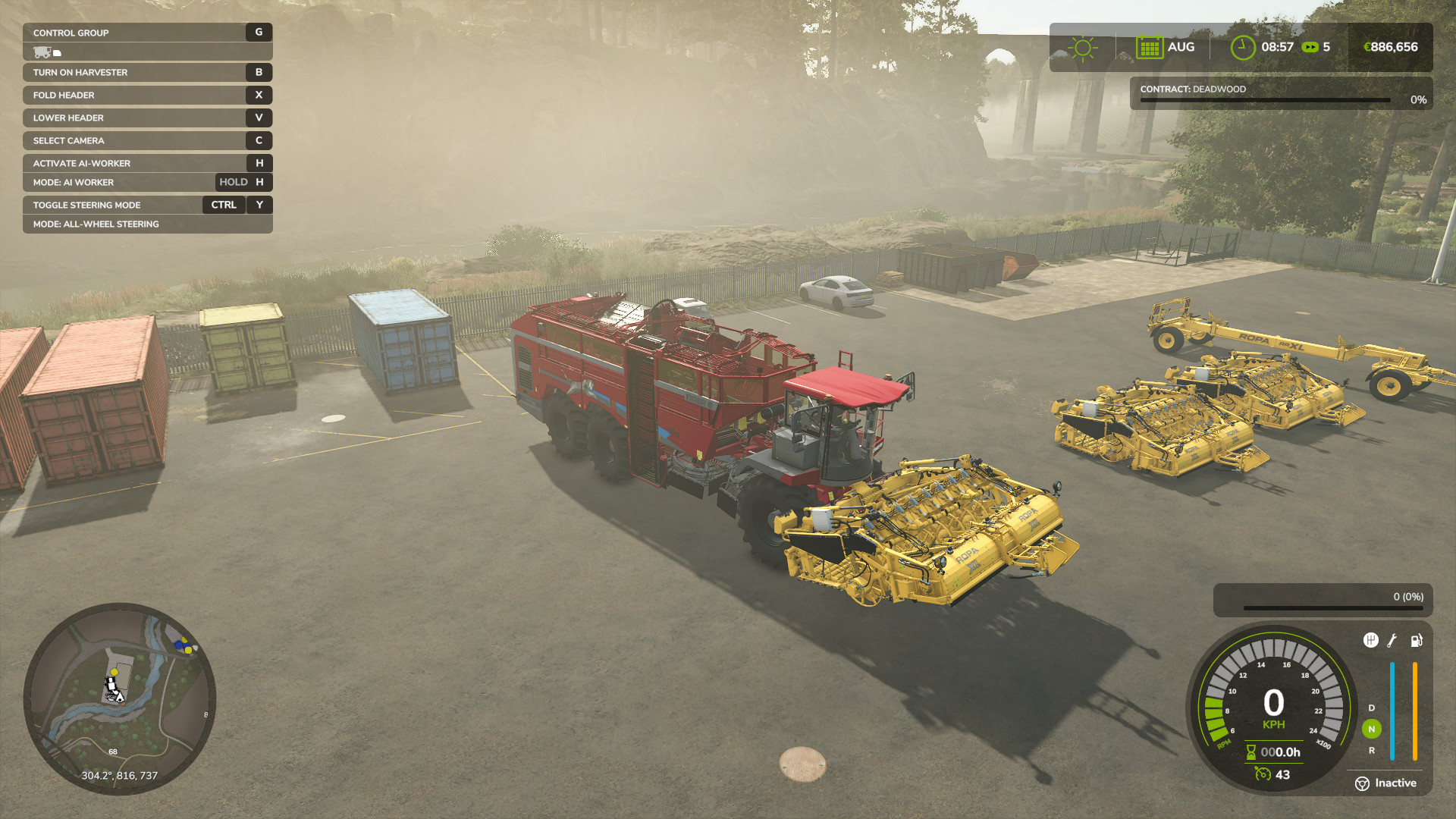This screenshot has height=819, width=1456.
Task: Open the circular minimap
Action: (120, 698)
